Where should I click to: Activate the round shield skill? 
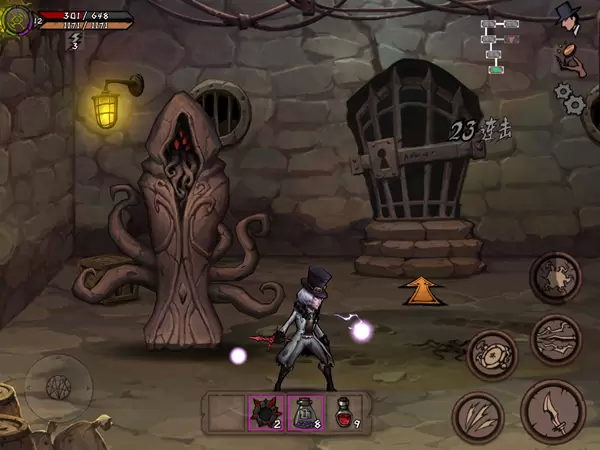click(x=491, y=353)
